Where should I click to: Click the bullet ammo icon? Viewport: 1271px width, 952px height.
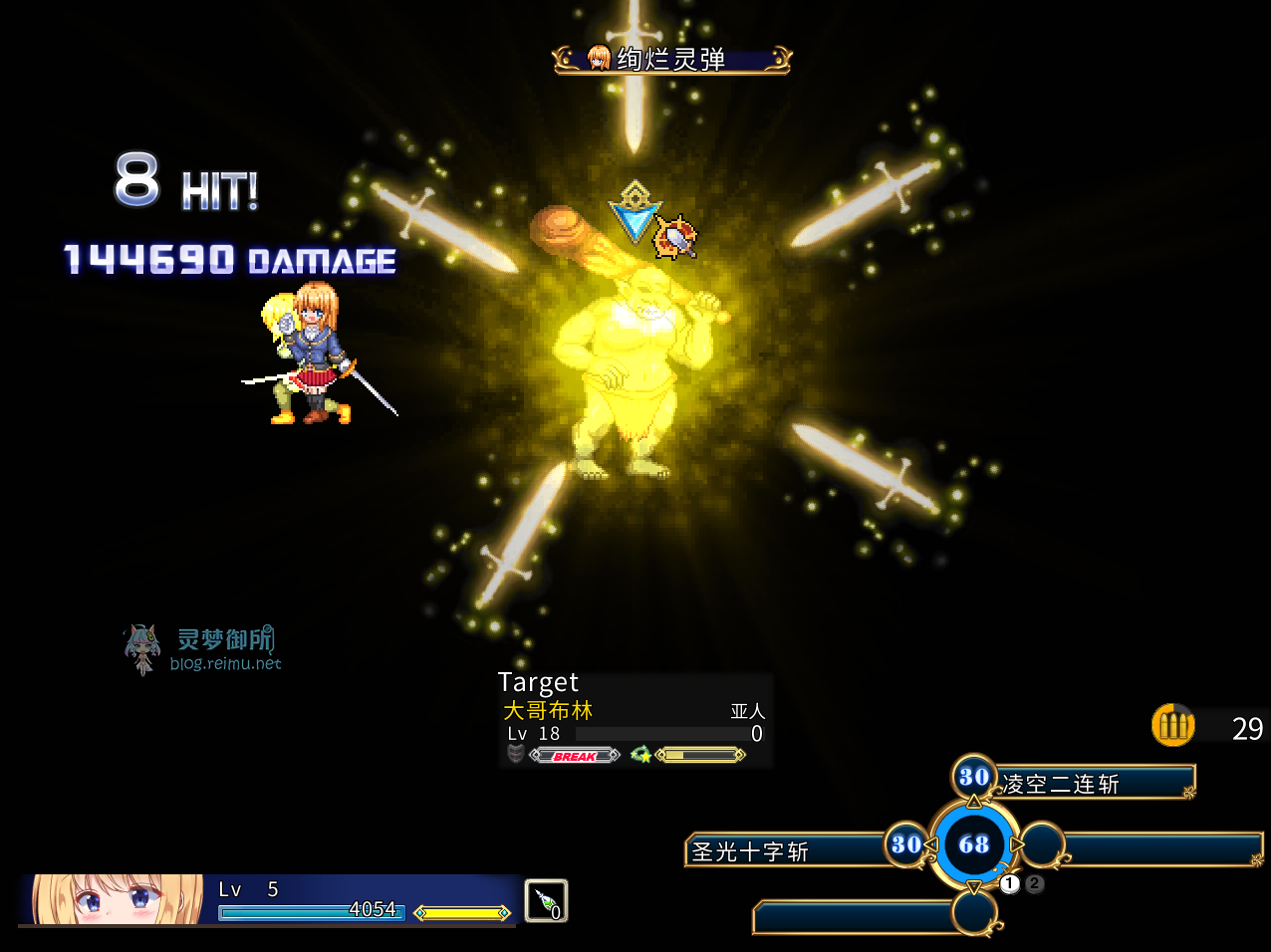1173,726
